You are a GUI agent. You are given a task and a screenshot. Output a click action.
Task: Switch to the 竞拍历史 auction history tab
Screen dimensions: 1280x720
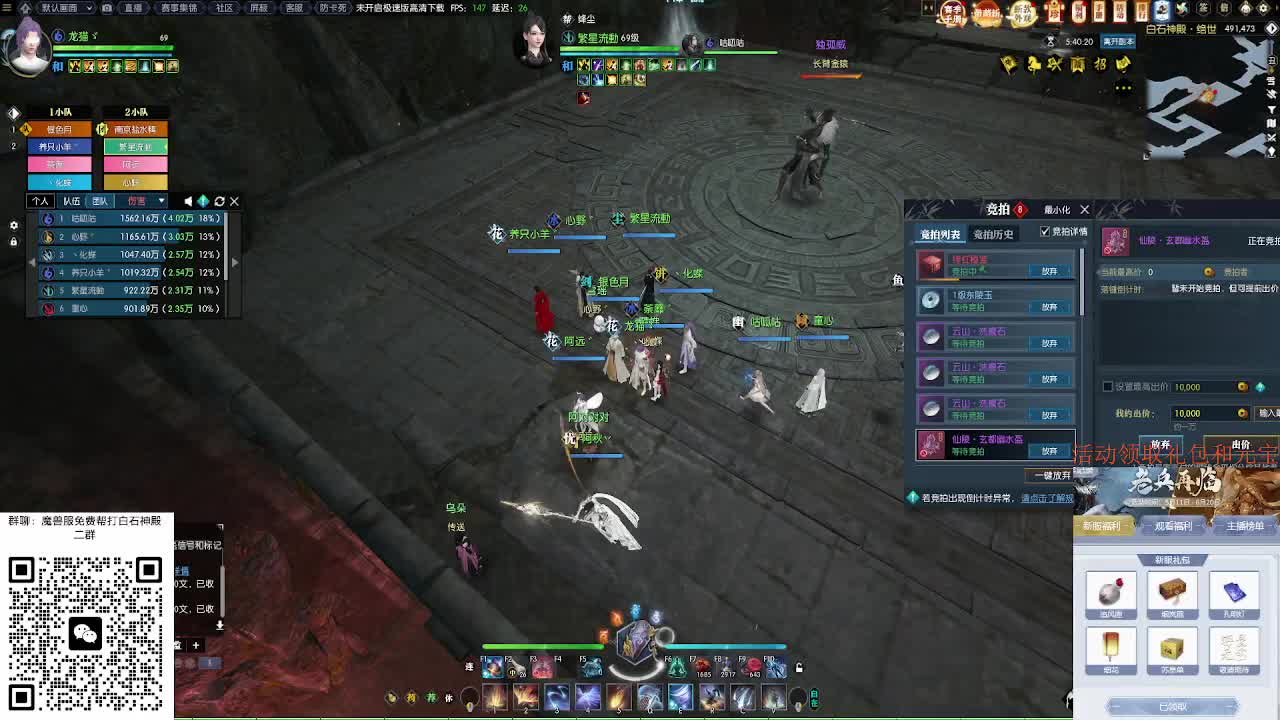click(x=993, y=235)
